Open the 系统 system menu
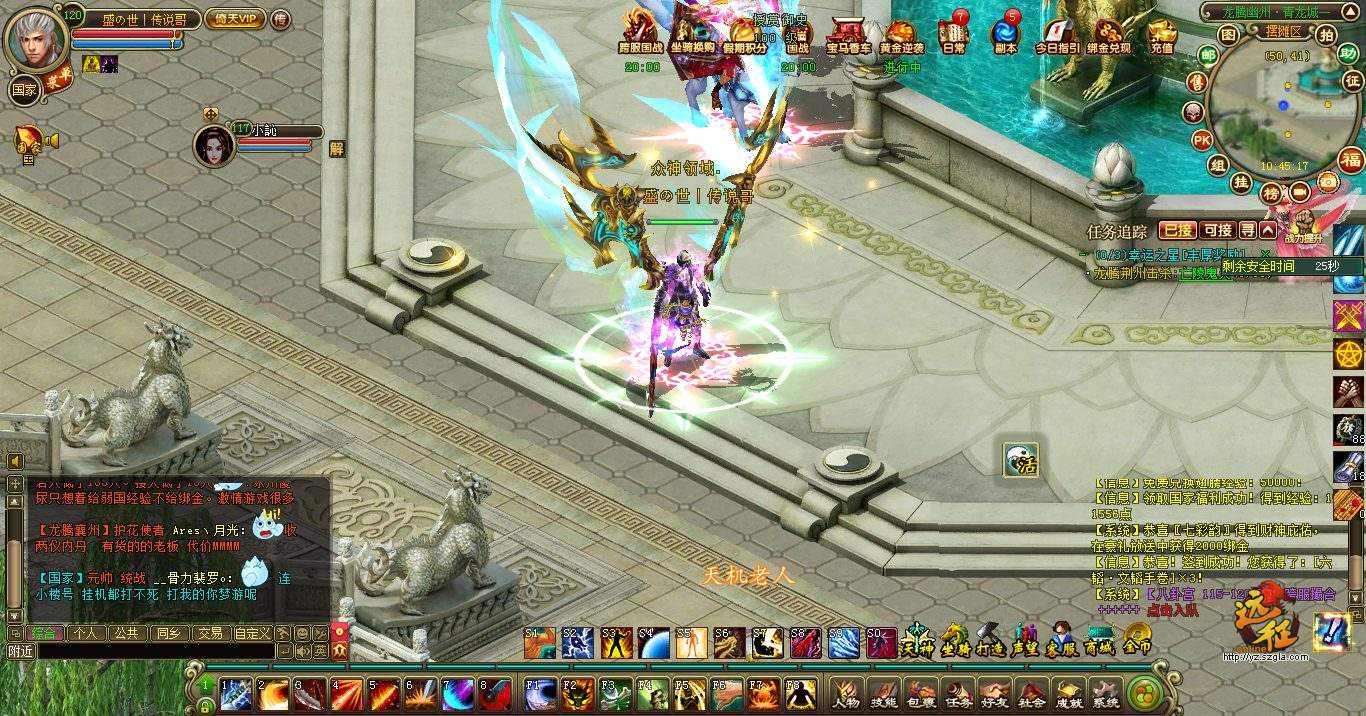This screenshot has width=1366, height=716. [1105, 694]
